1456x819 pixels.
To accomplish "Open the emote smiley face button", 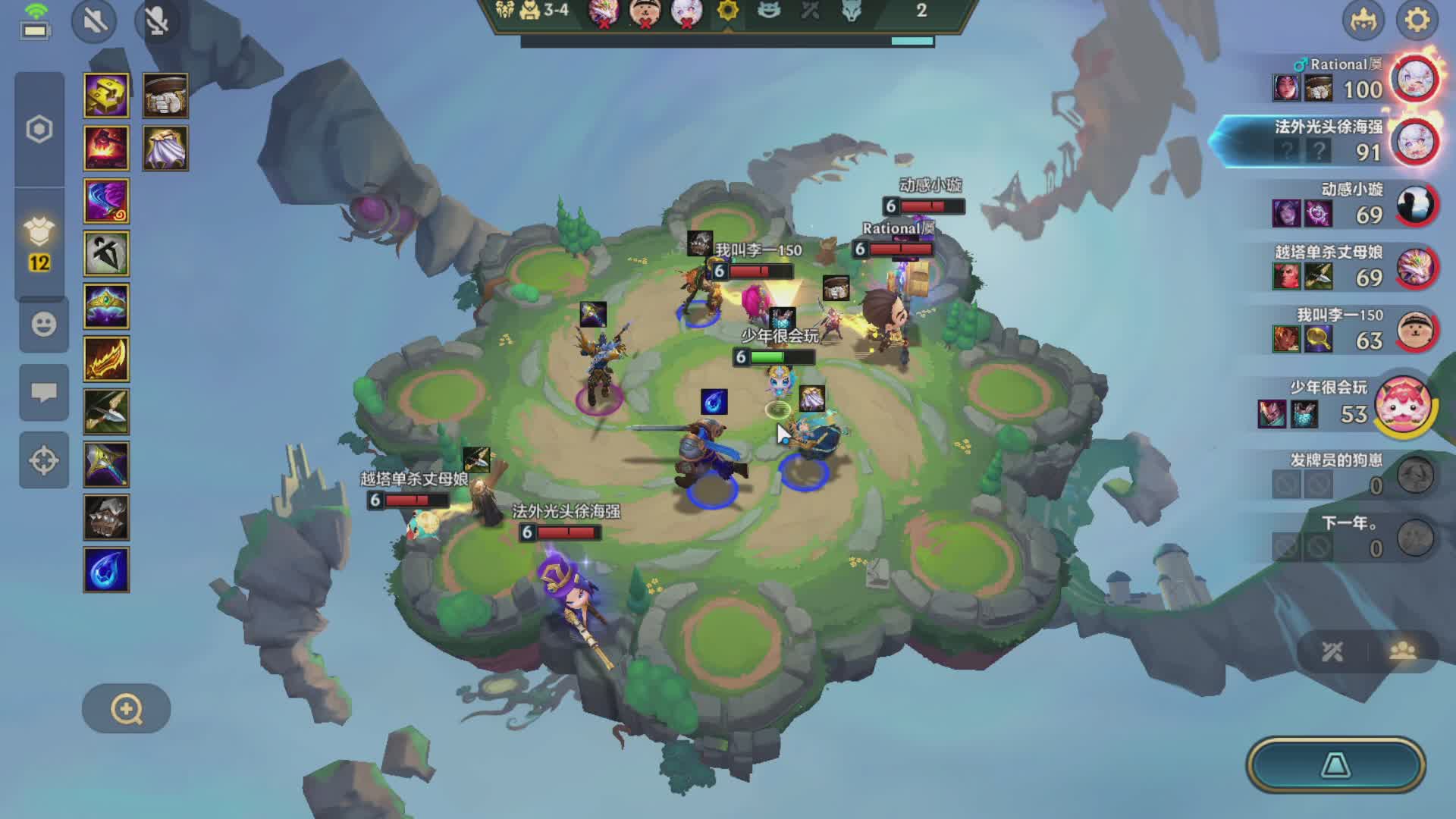I will click(x=43, y=325).
